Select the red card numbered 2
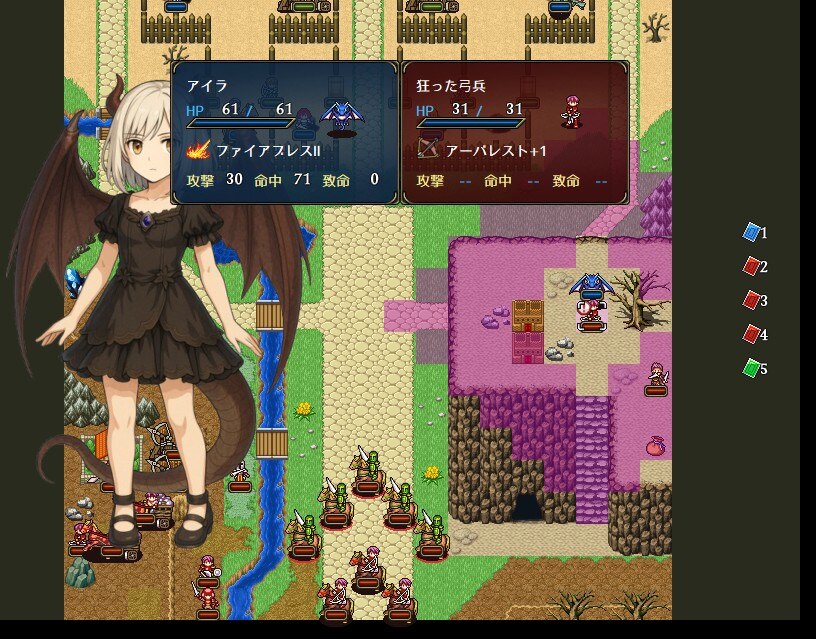The image size is (816, 639). (752, 267)
